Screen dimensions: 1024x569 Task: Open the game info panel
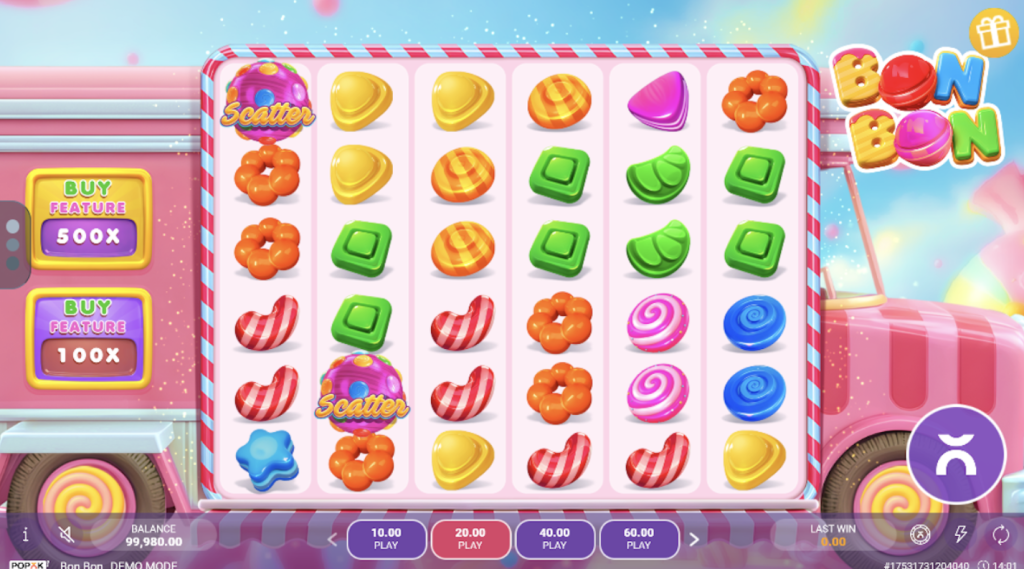[x=25, y=535]
